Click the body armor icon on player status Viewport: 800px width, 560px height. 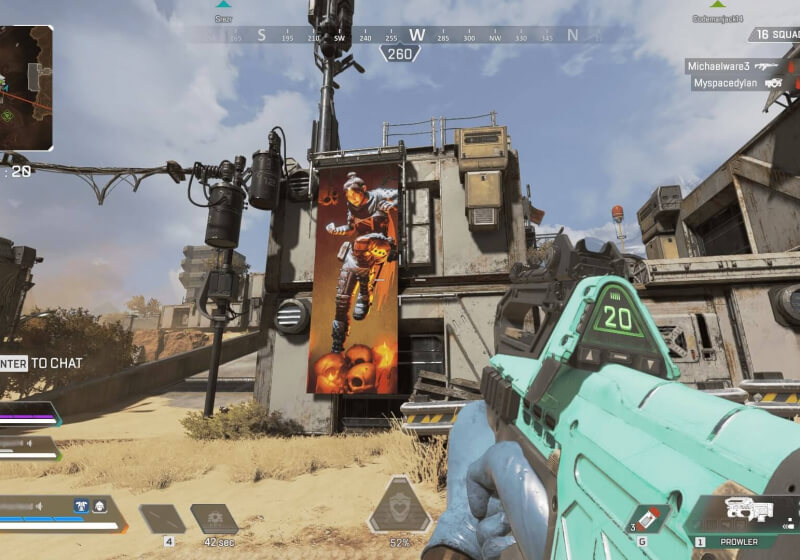click(82, 506)
